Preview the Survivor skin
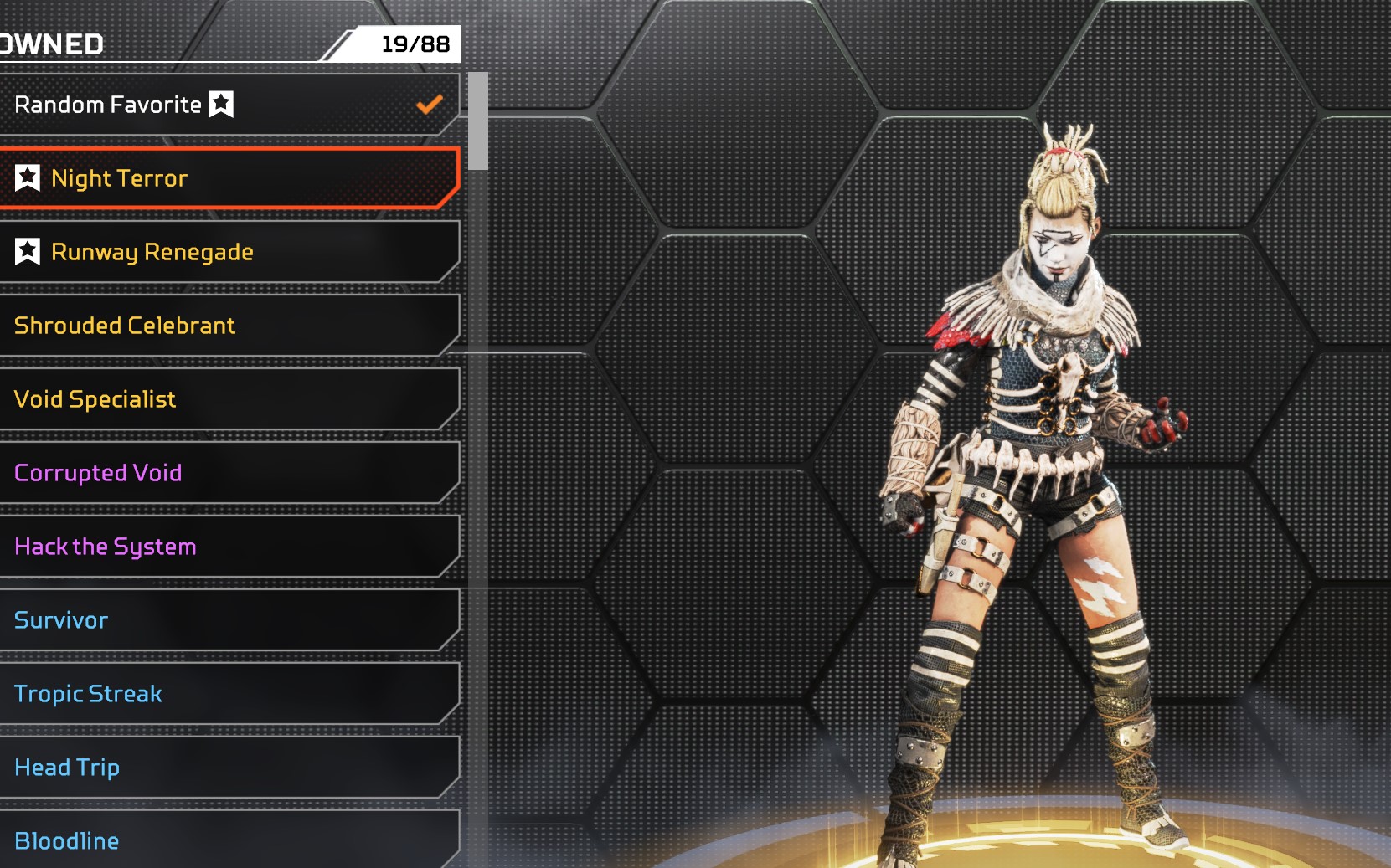Viewport: 1391px width, 868px height. pos(226,620)
